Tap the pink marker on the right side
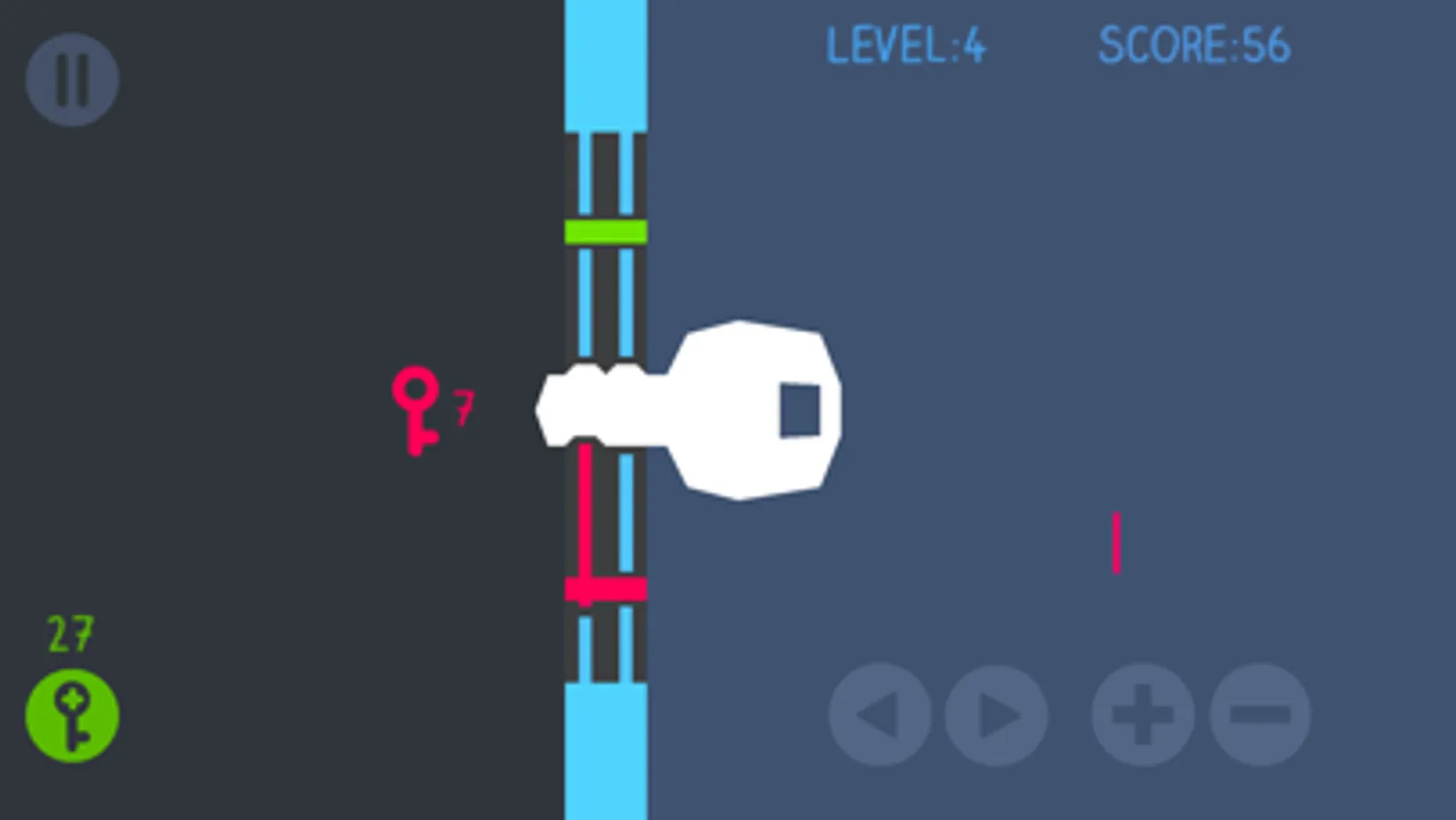Viewport: 1456px width, 820px height. [1116, 542]
